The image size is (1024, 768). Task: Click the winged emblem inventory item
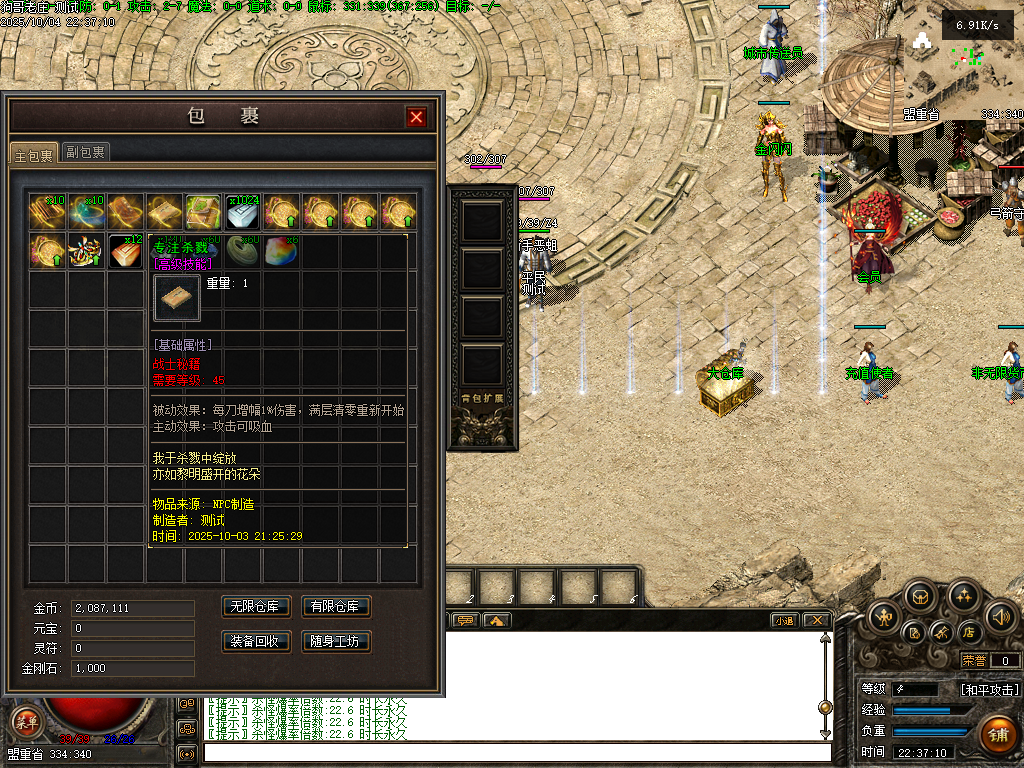(x=86, y=251)
